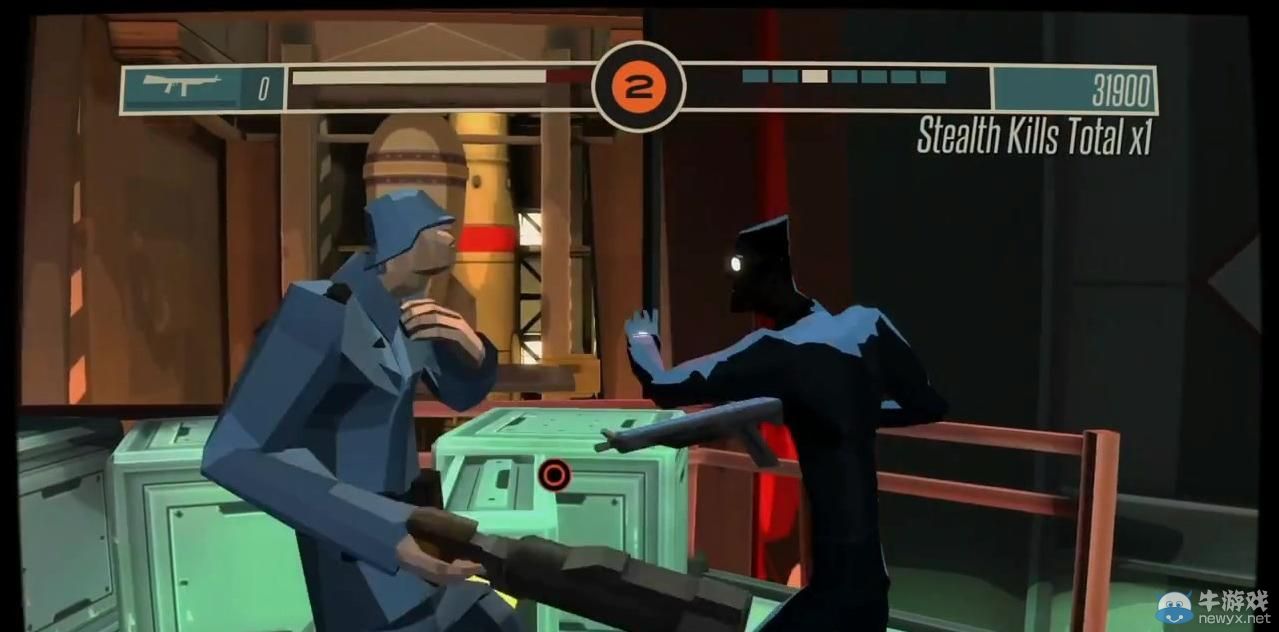
Task: Click the orange DEFCON level 2 badge
Action: point(637,88)
